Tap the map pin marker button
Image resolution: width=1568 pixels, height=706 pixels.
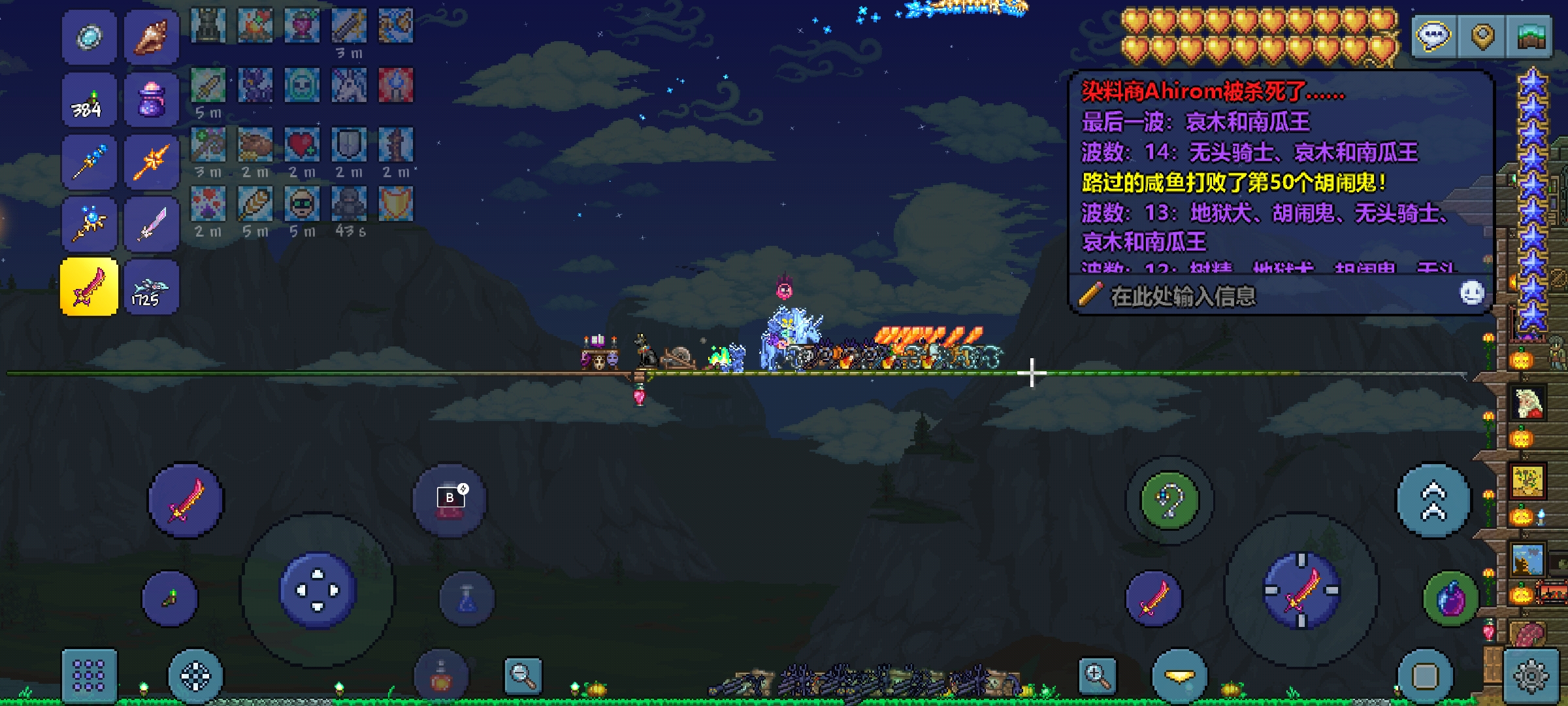point(1482,36)
